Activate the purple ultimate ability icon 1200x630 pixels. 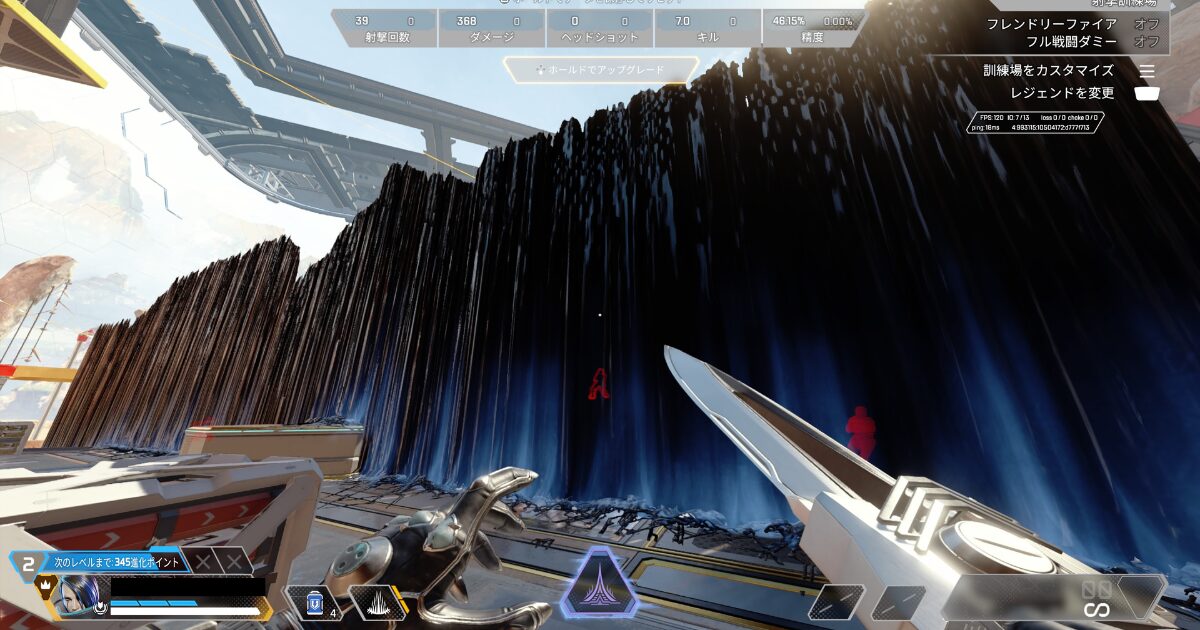pos(598,584)
